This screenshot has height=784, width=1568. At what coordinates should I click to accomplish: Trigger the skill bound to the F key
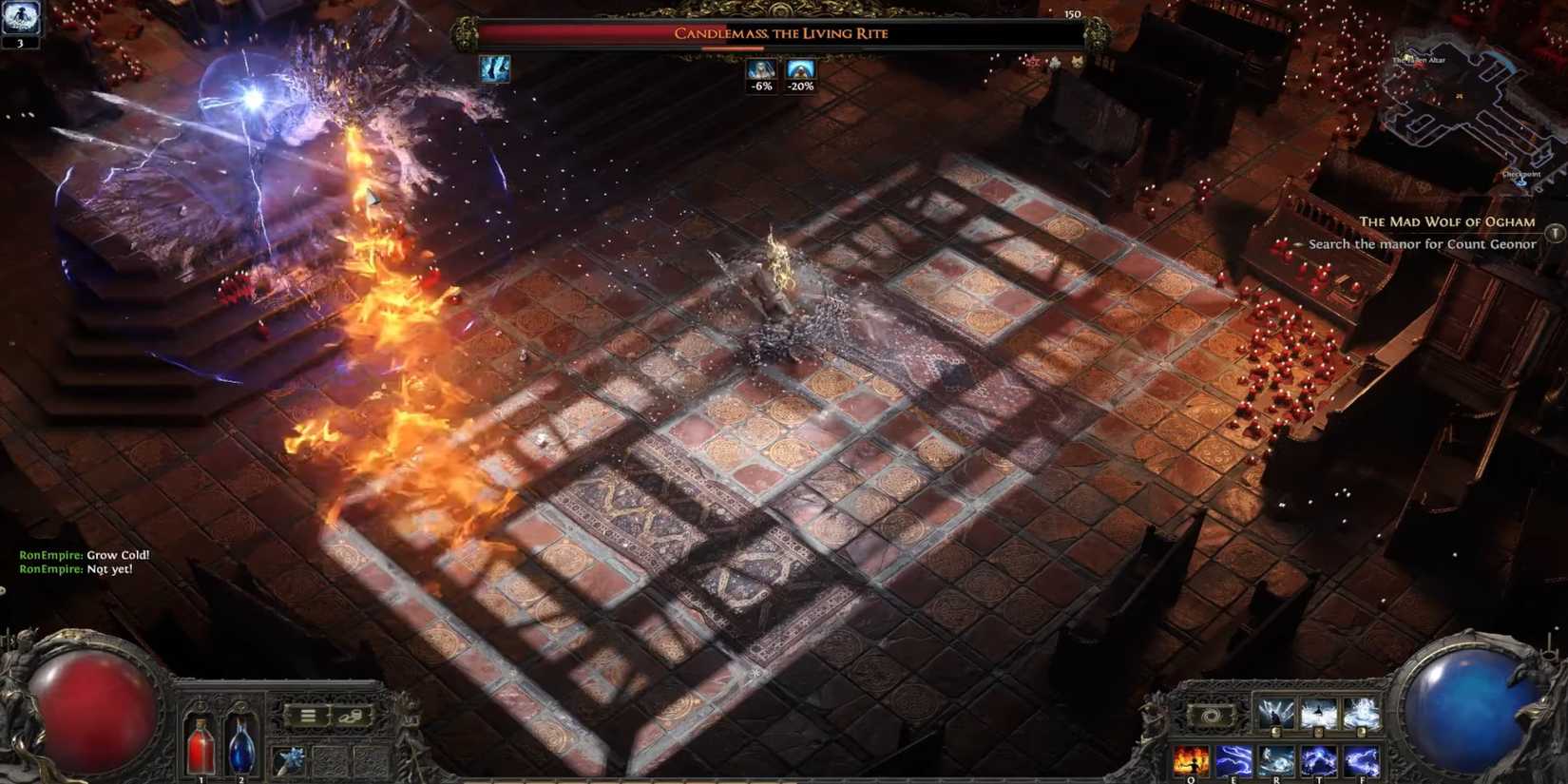tap(1363, 760)
